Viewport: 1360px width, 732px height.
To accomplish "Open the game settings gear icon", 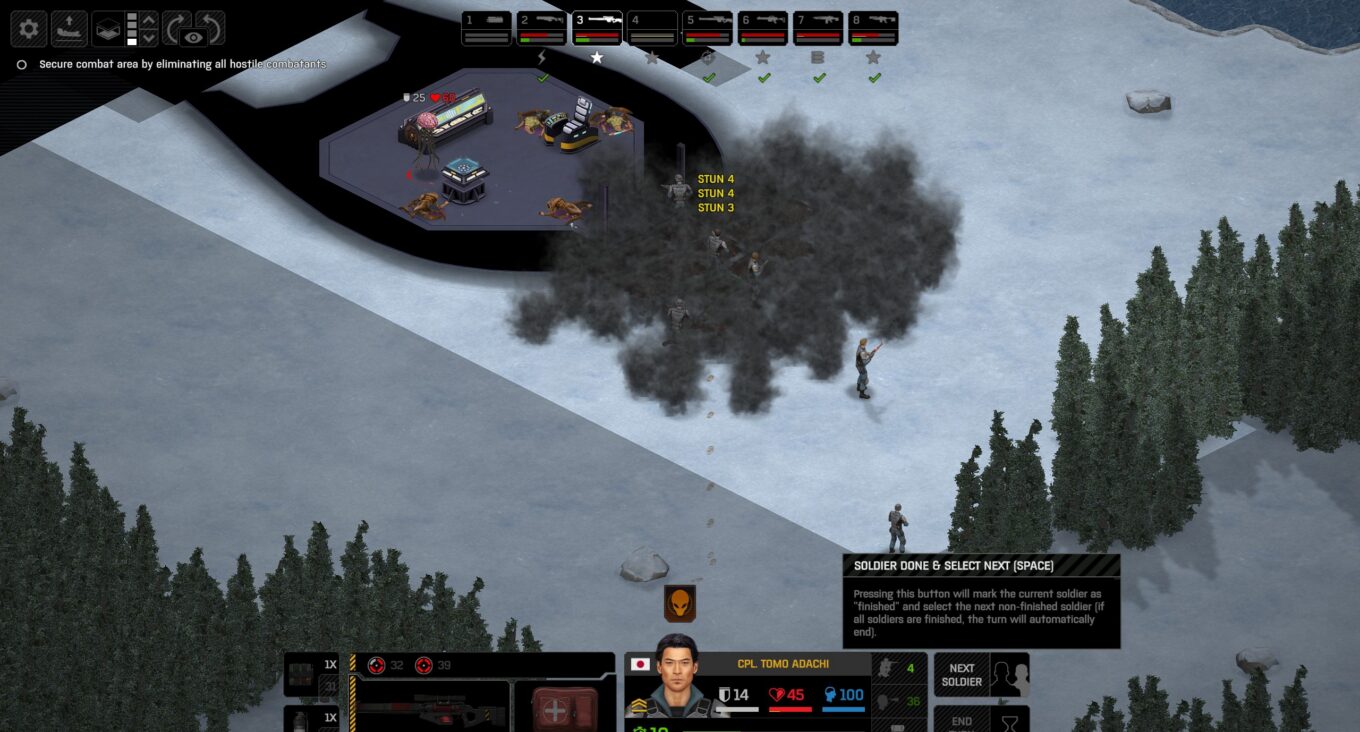I will click(x=29, y=29).
